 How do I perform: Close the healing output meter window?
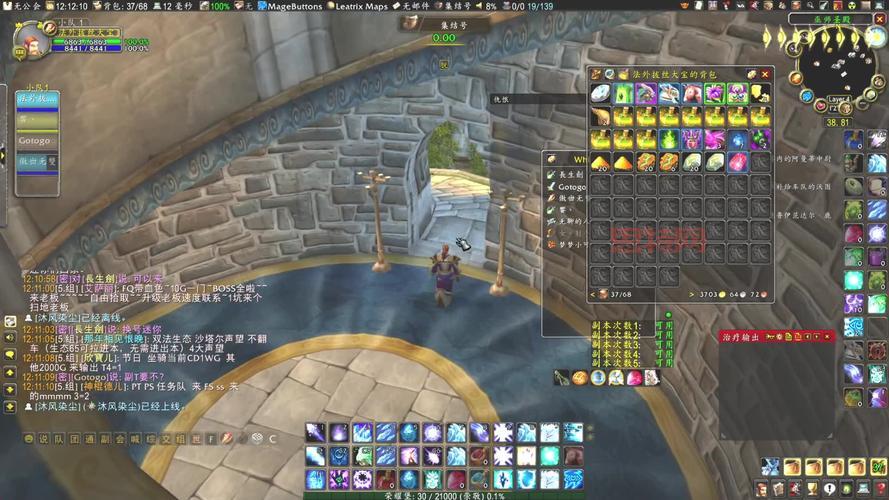tap(829, 337)
